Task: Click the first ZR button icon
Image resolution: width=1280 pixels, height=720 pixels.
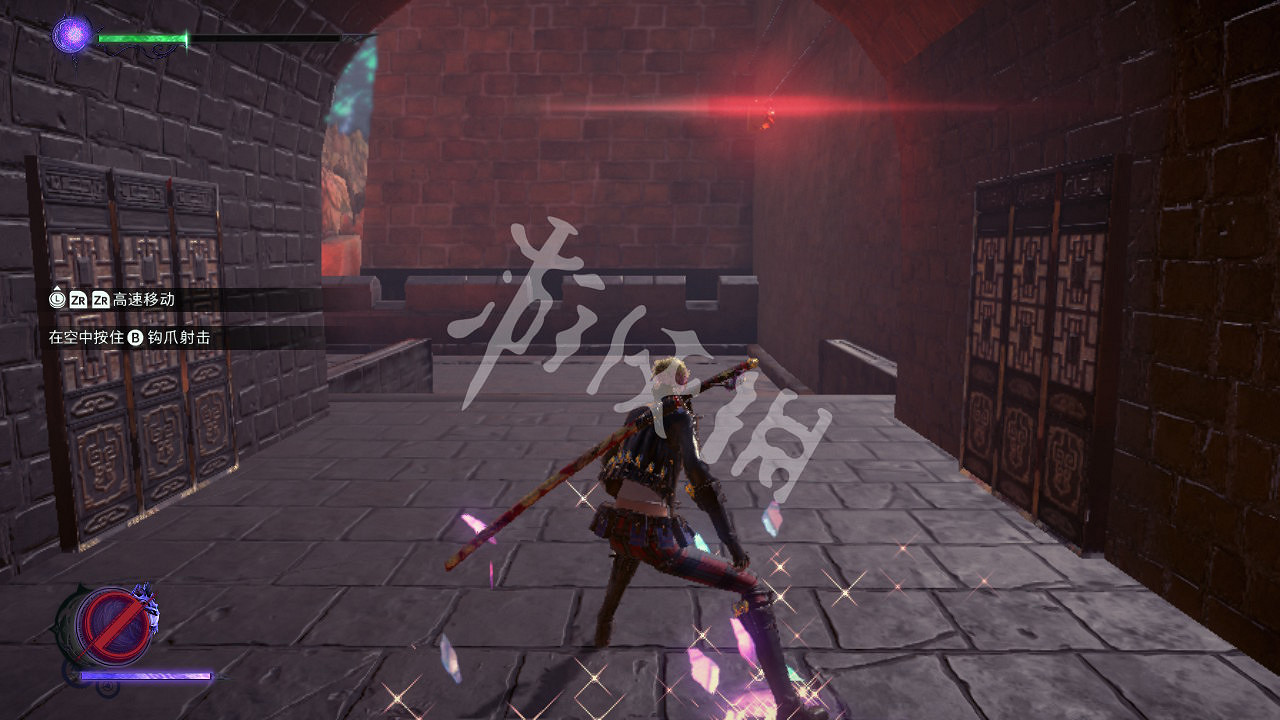Action: pos(79,300)
